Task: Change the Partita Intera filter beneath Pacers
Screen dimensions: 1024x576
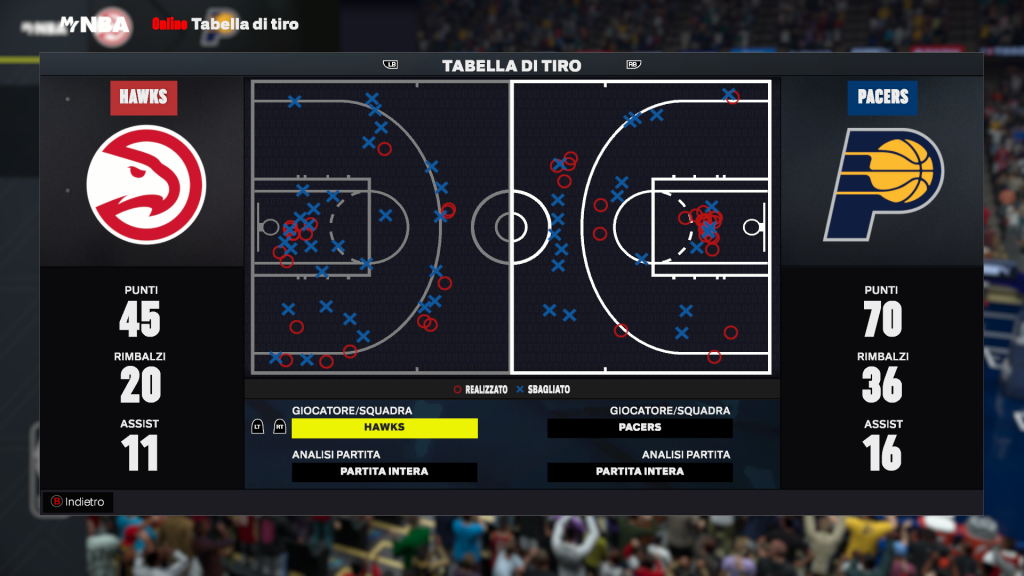Action: point(640,472)
